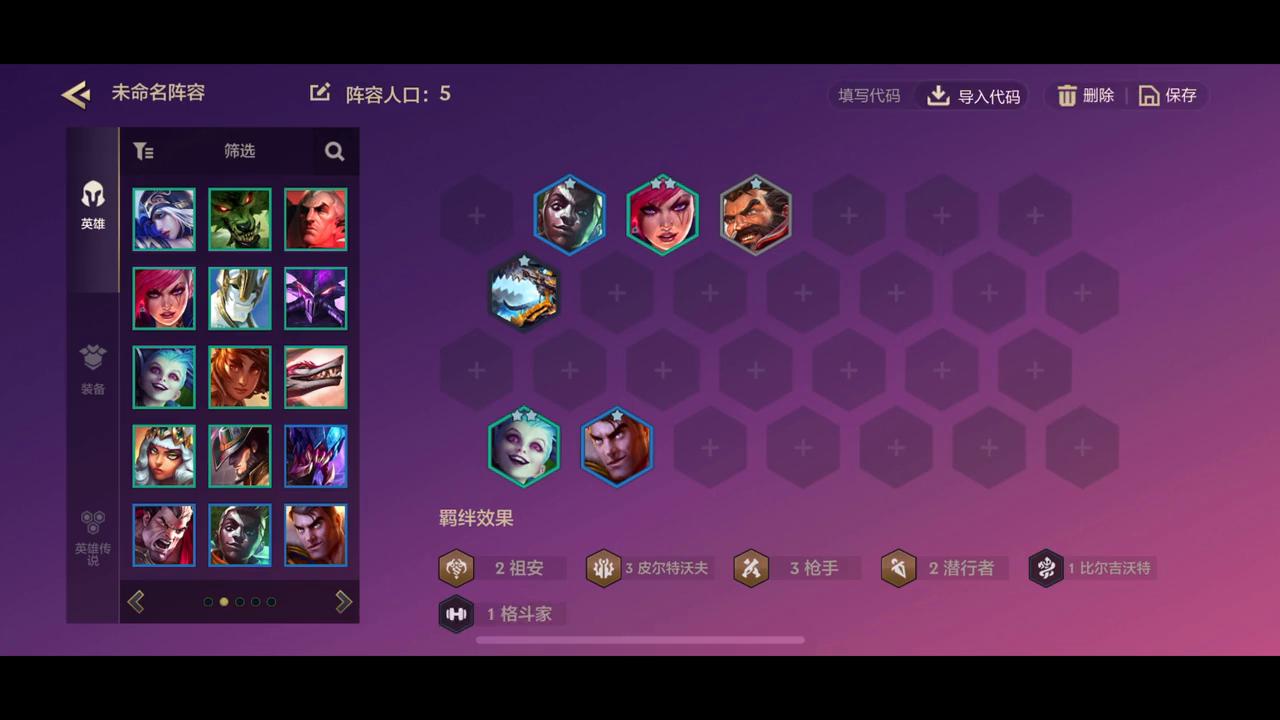Save the lineup with 保存
The height and width of the screenshot is (720, 1280).
click(x=1168, y=95)
